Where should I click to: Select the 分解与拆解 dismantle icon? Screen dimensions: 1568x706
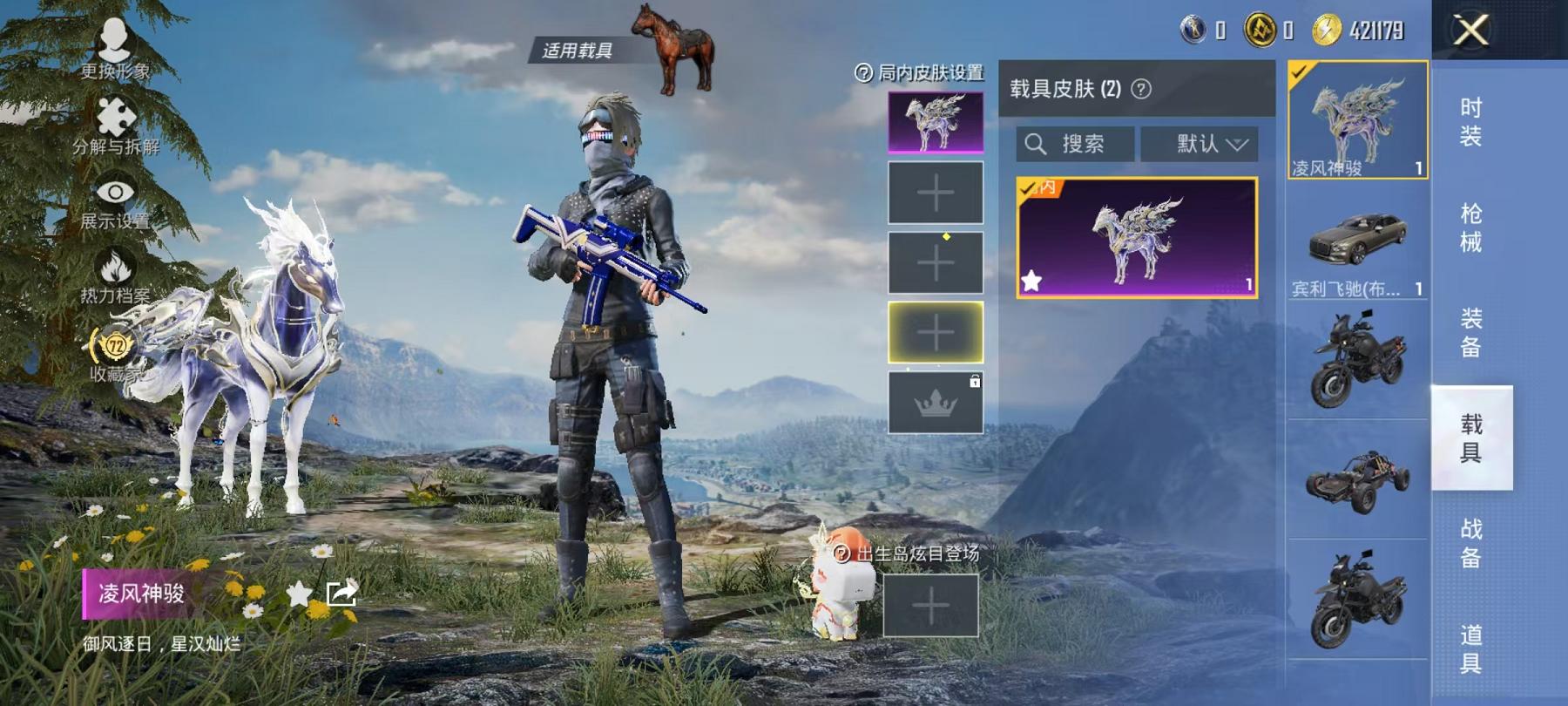pyautogui.click(x=118, y=118)
